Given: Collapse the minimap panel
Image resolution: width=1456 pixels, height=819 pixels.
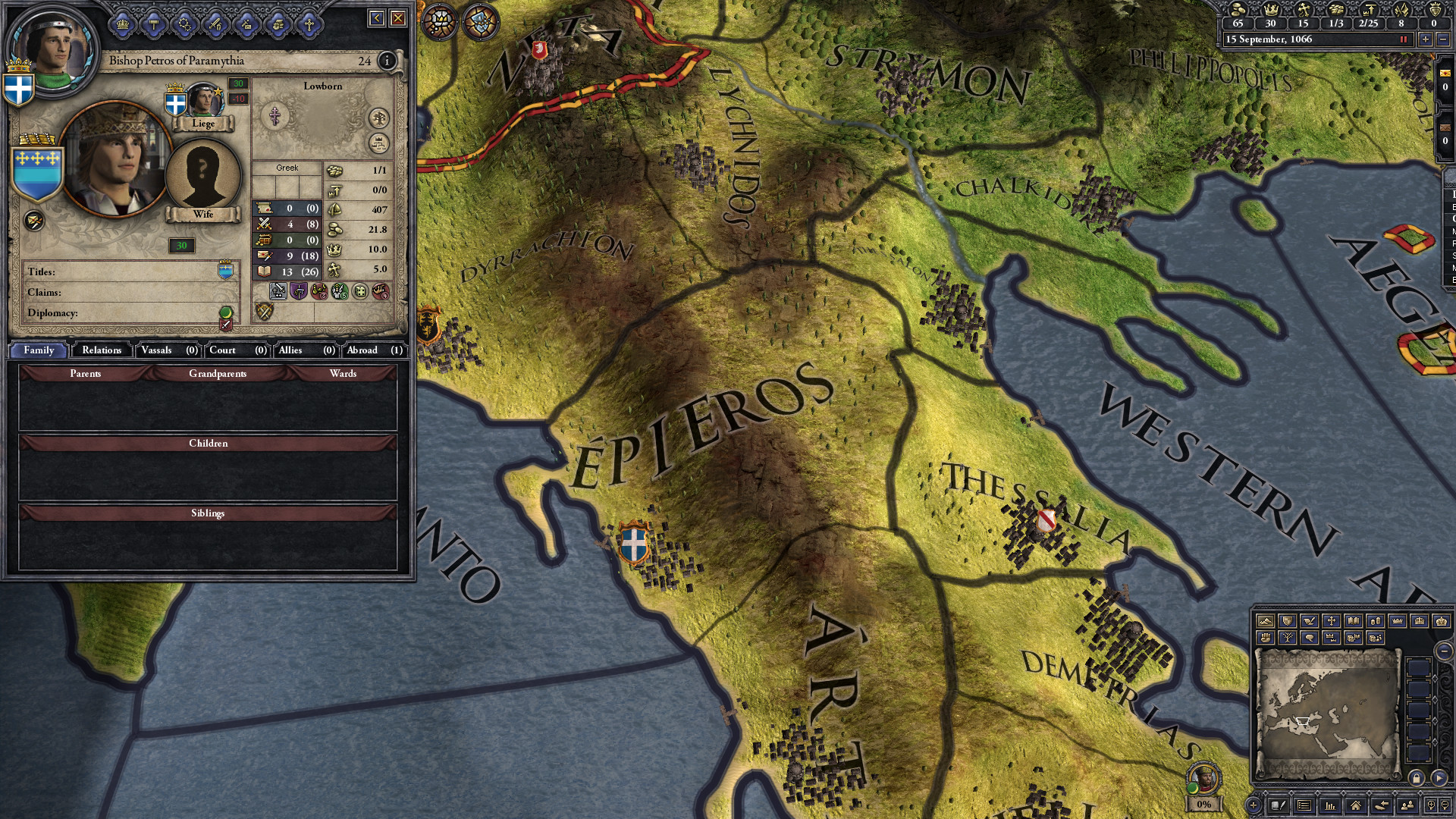Looking at the screenshot, I should [1443, 651].
